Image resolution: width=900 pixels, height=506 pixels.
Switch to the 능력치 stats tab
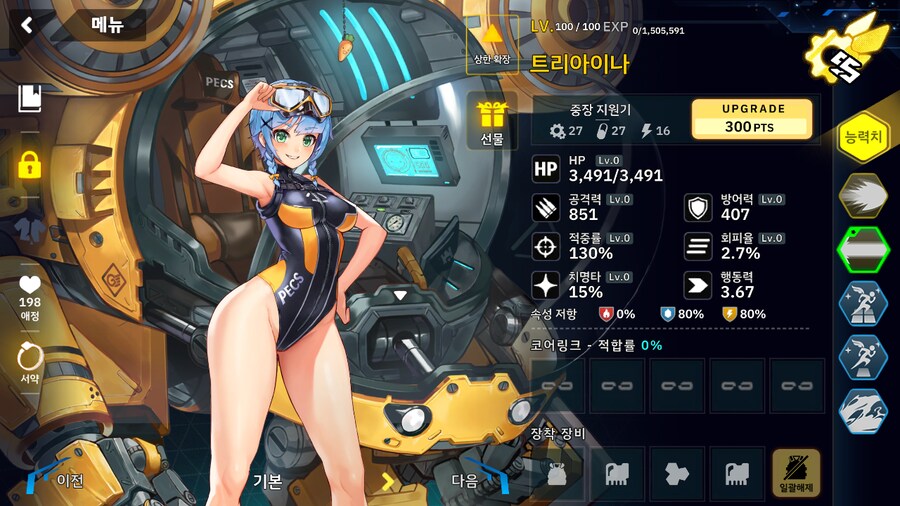(862, 139)
